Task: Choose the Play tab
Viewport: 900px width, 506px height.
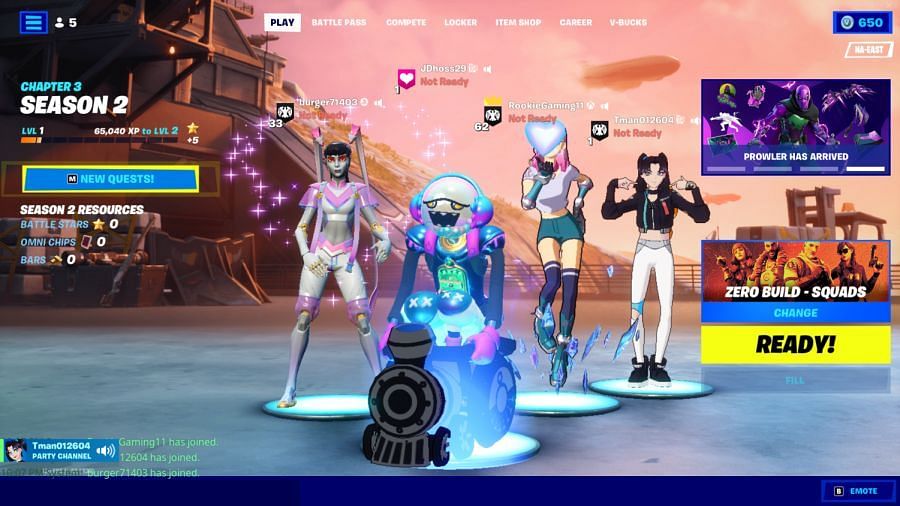Action: coord(282,22)
